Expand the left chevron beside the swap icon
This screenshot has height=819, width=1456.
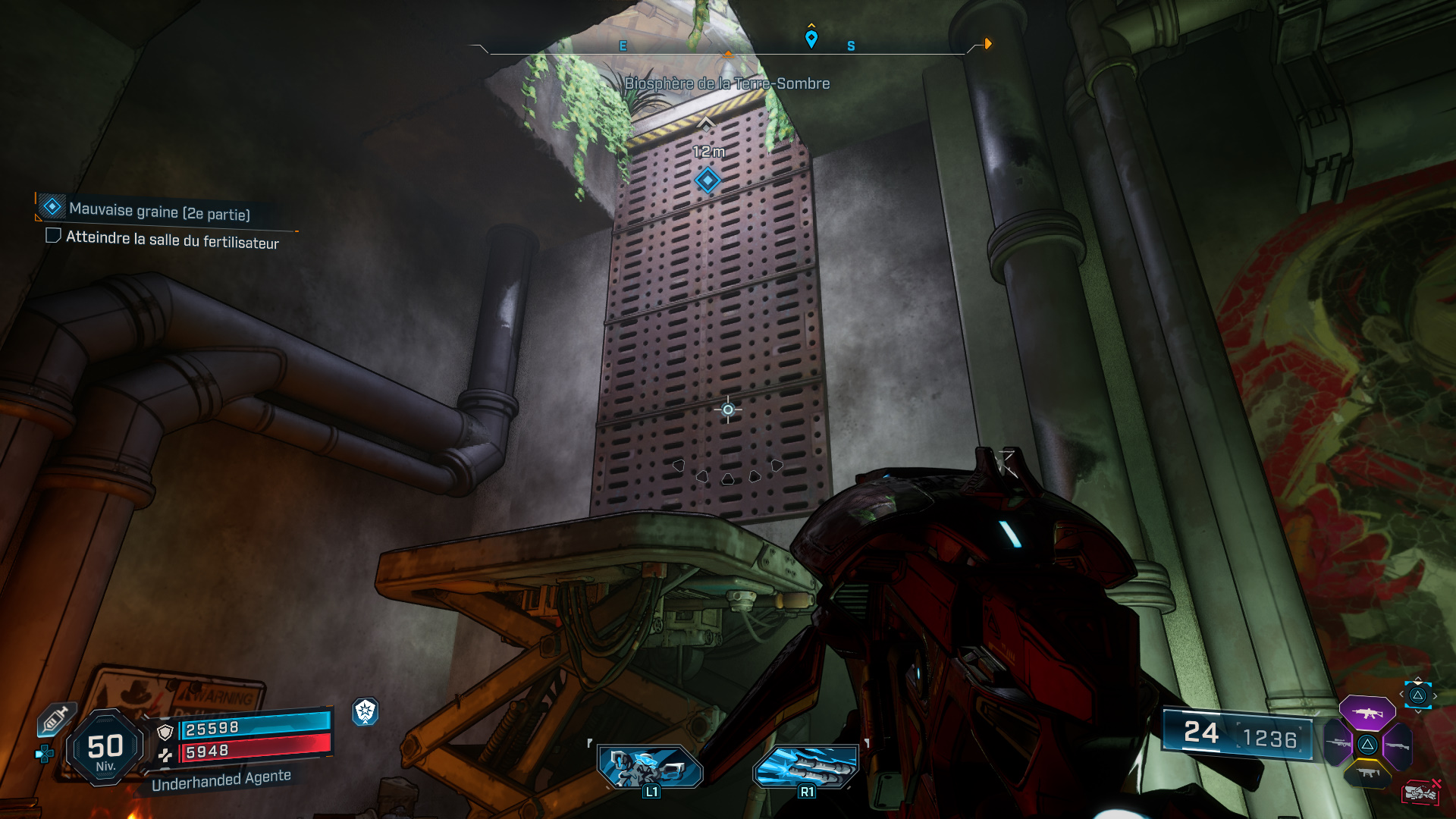coord(1401,694)
